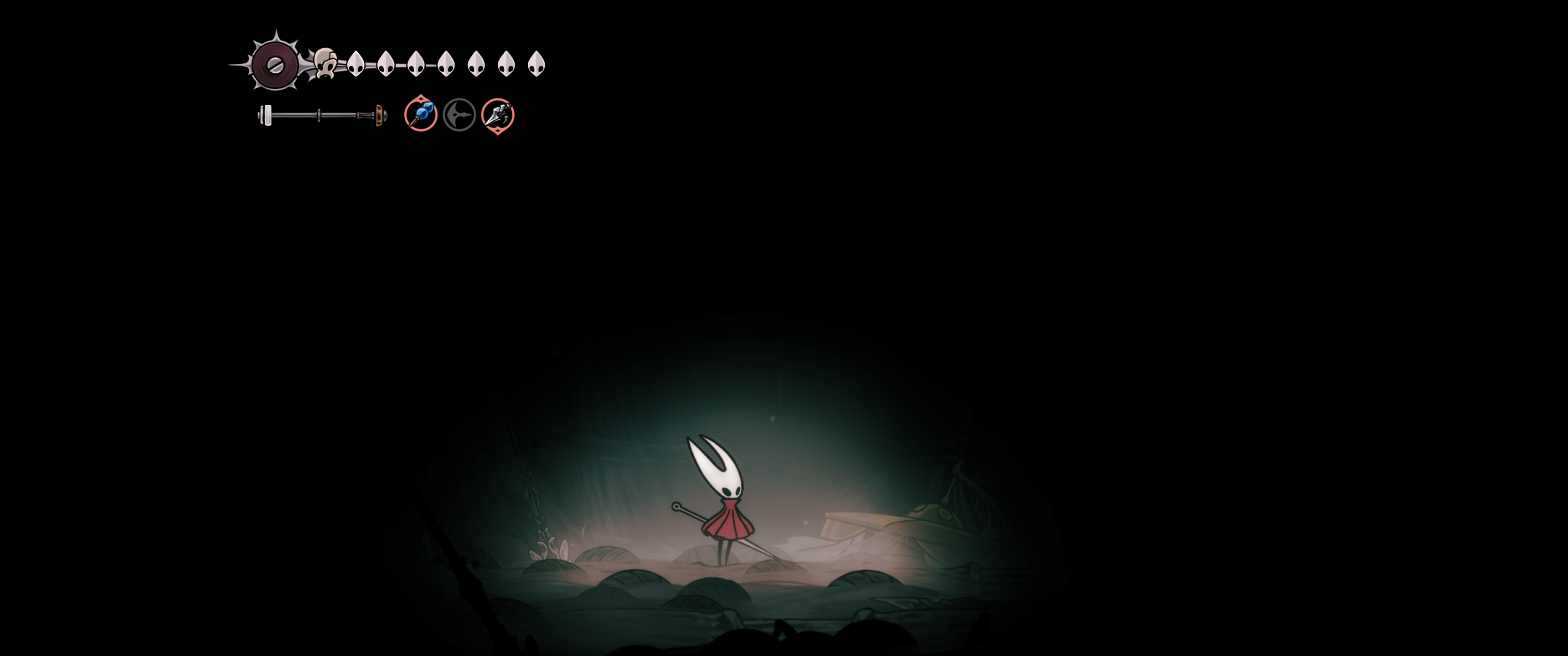Choose the silver claw tool icon
Viewport: 1568px width, 656px height.
pos(497,115)
